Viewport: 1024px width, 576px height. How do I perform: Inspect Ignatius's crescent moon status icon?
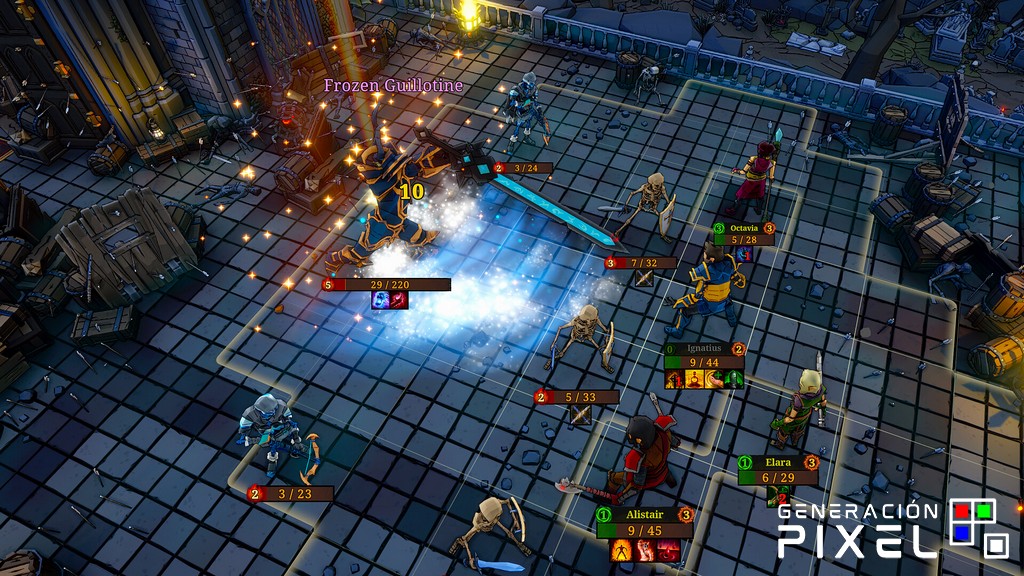click(x=714, y=379)
